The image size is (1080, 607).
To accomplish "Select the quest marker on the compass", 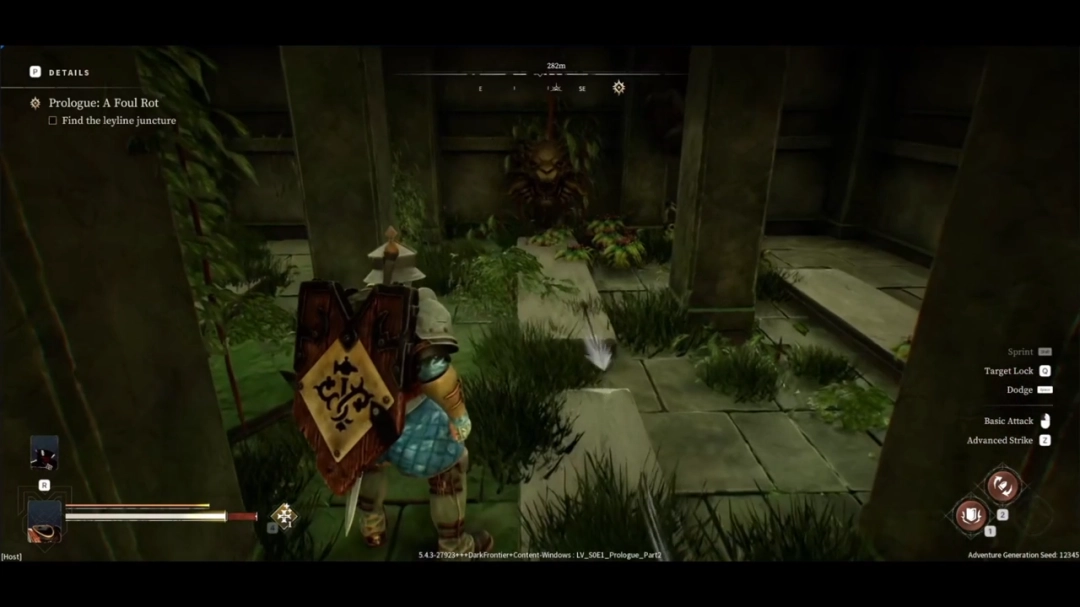I will (x=619, y=88).
